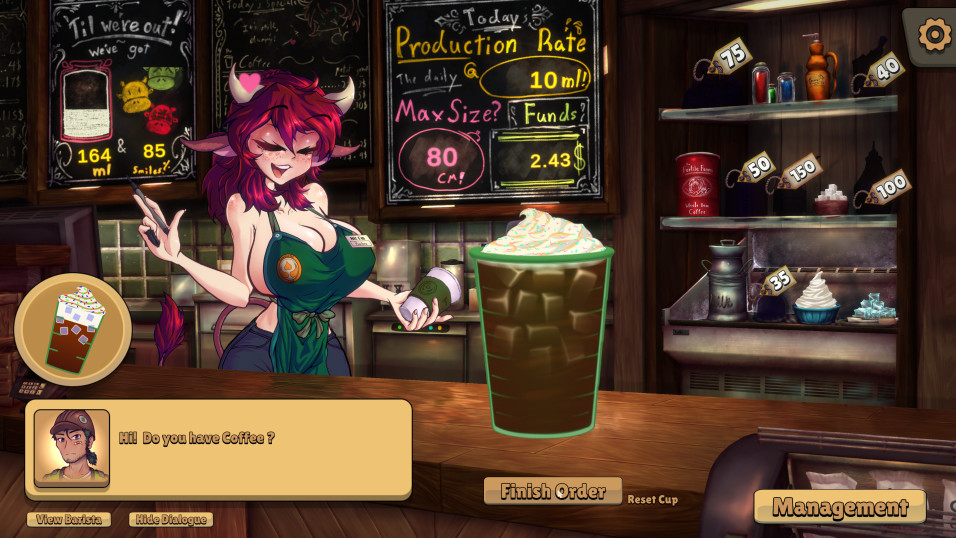Viewport: 956px width, 538px height.
Task: Add whipped cream from the blue bowl
Action: click(816, 300)
